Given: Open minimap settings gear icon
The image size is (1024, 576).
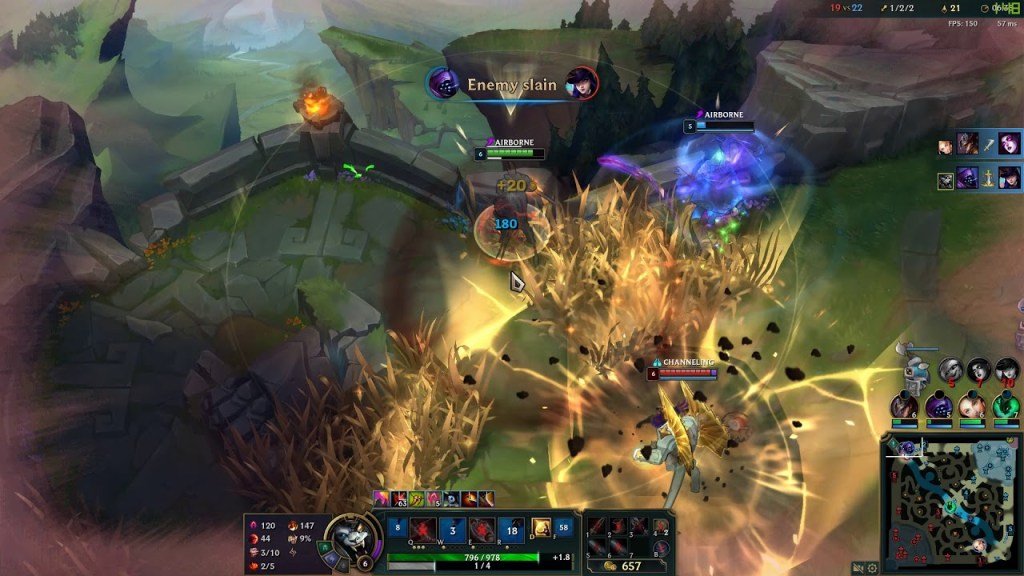Looking at the screenshot, I should (x=872, y=567).
